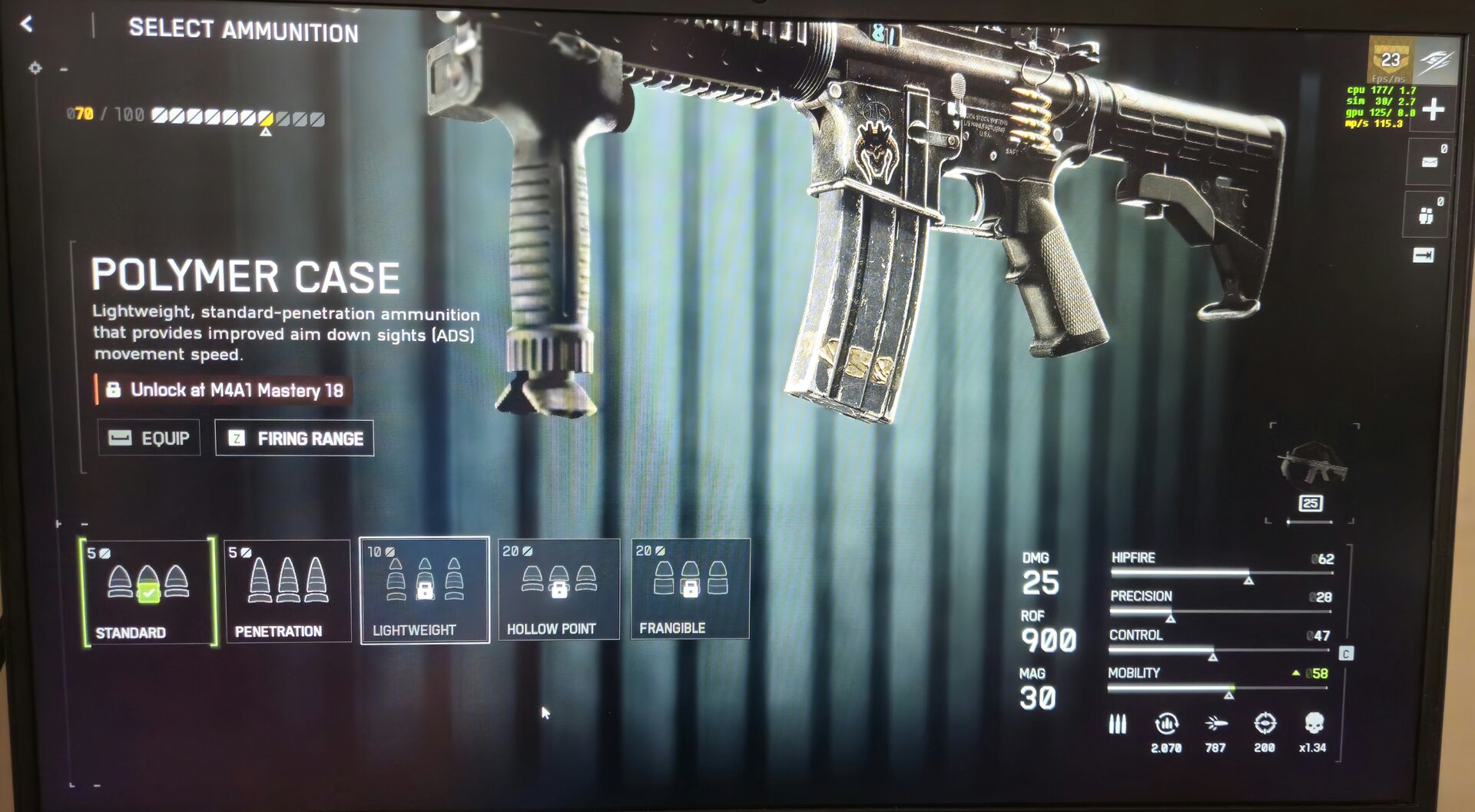The image size is (1475, 812).
Task: Select the Lightweight ammunition tile
Action: click(x=424, y=590)
